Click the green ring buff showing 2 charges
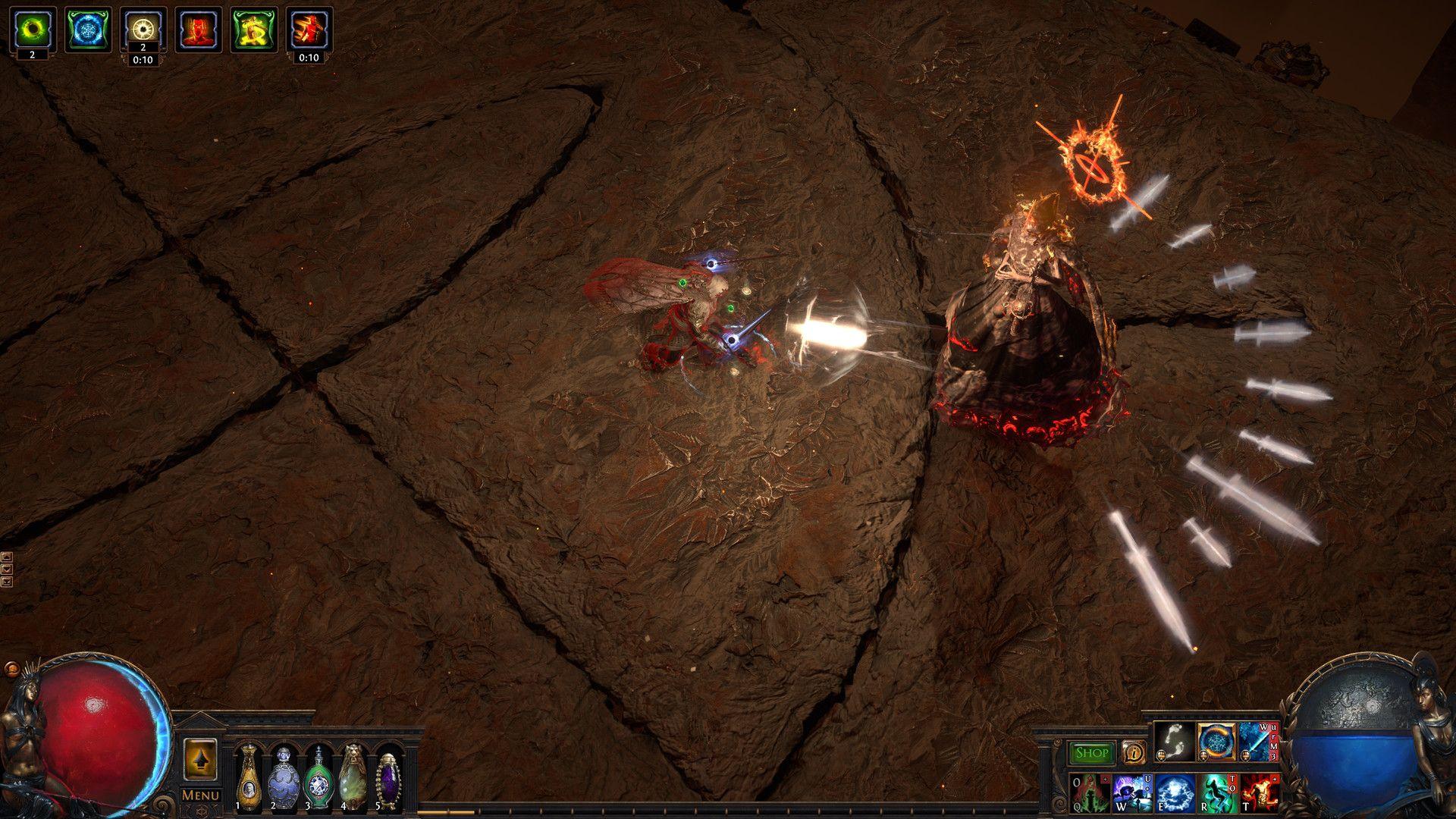This screenshot has height=819, width=1456. (x=33, y=30)
